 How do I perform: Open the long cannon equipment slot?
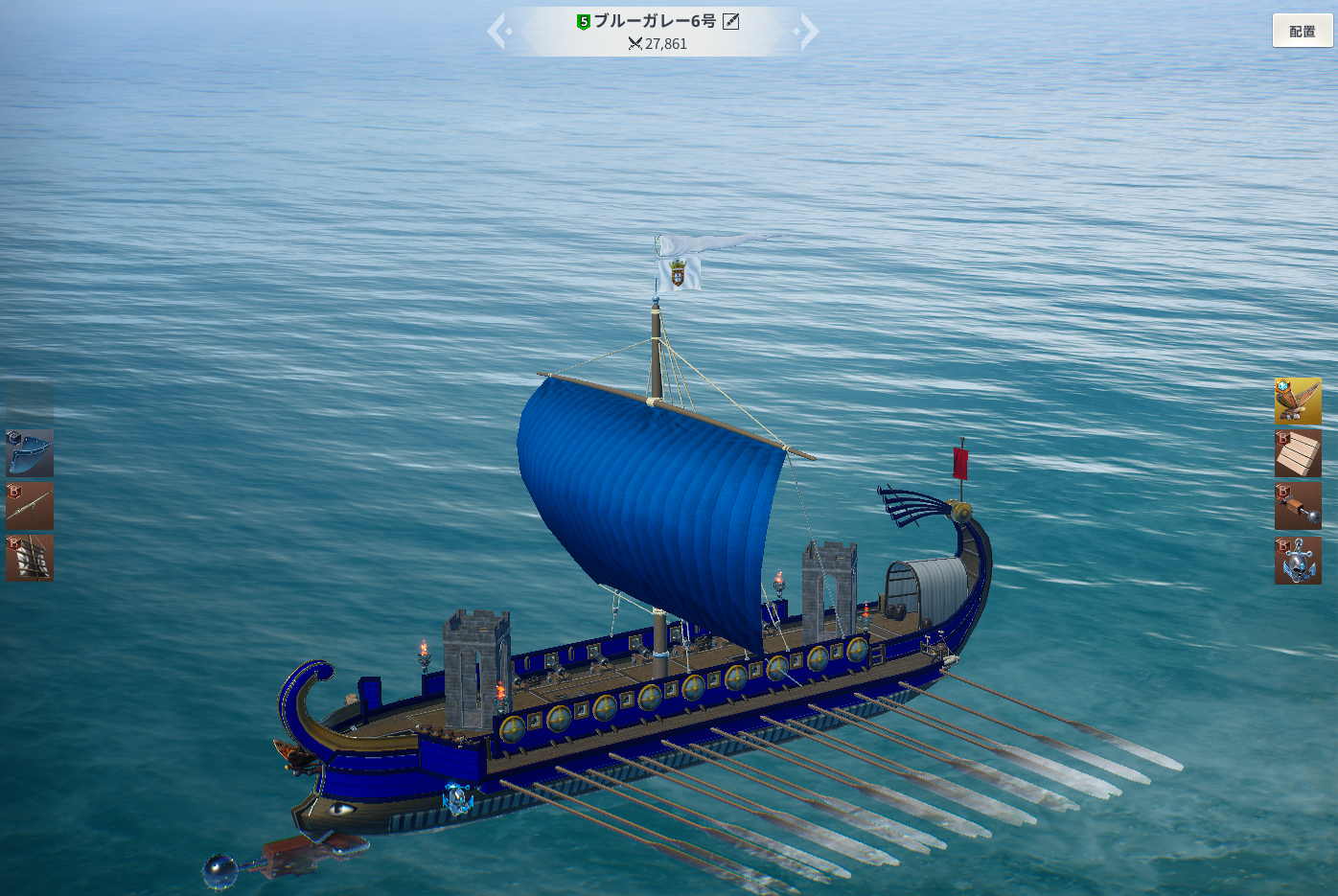click(x=30, y=506)
